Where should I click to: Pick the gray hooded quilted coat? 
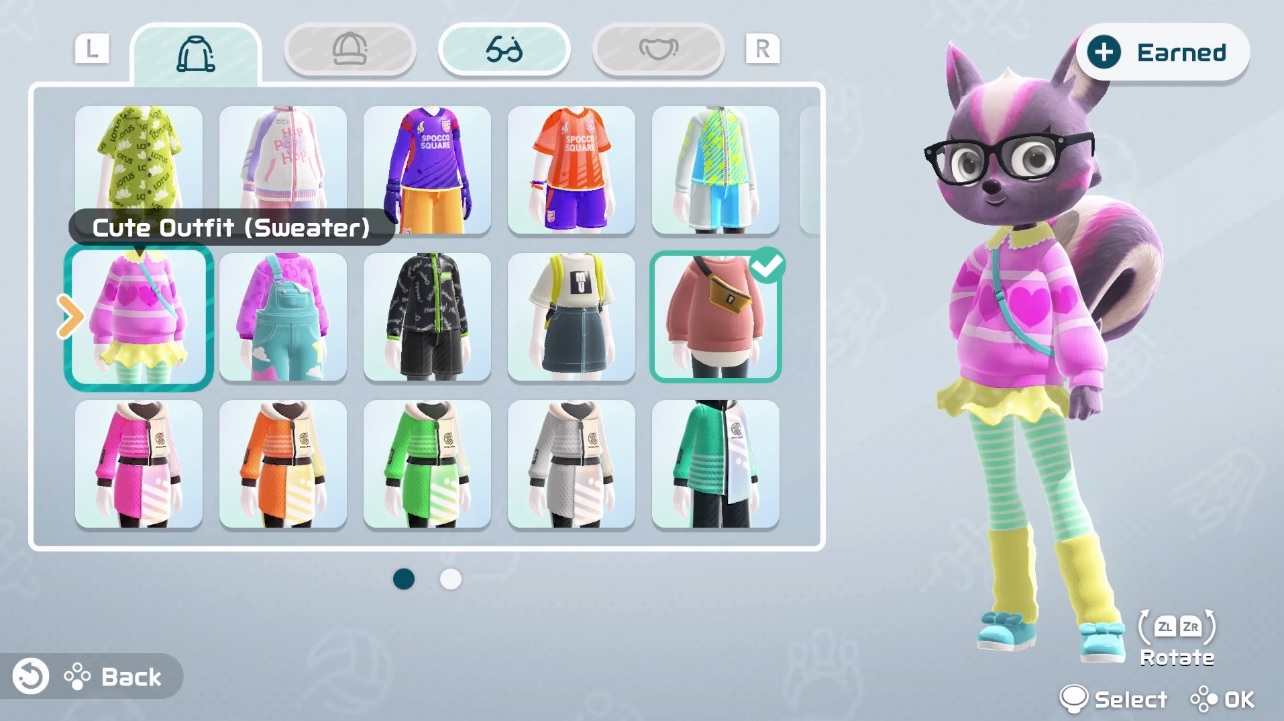(x=571, y=464)
